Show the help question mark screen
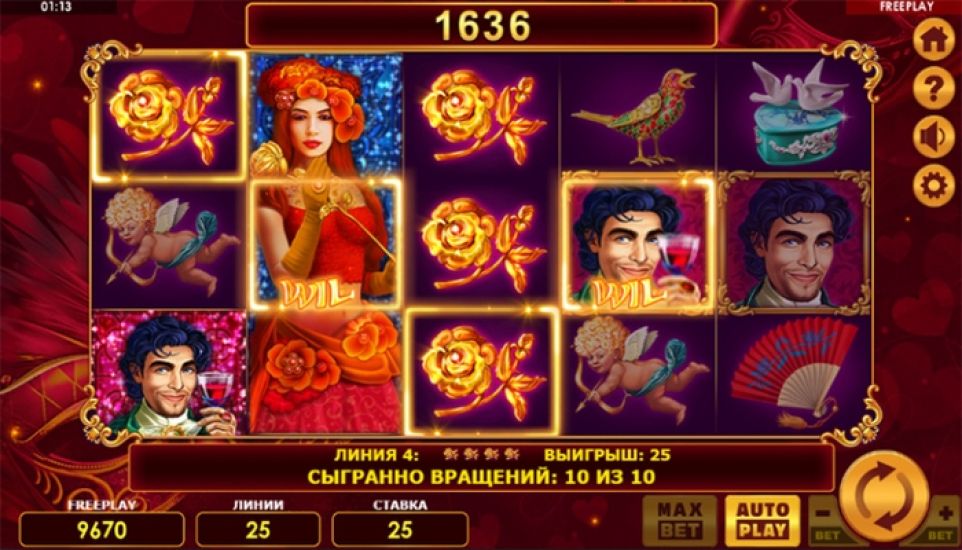Image resolution: width=962 pixels, height=550 pixels. pos(934,90)
